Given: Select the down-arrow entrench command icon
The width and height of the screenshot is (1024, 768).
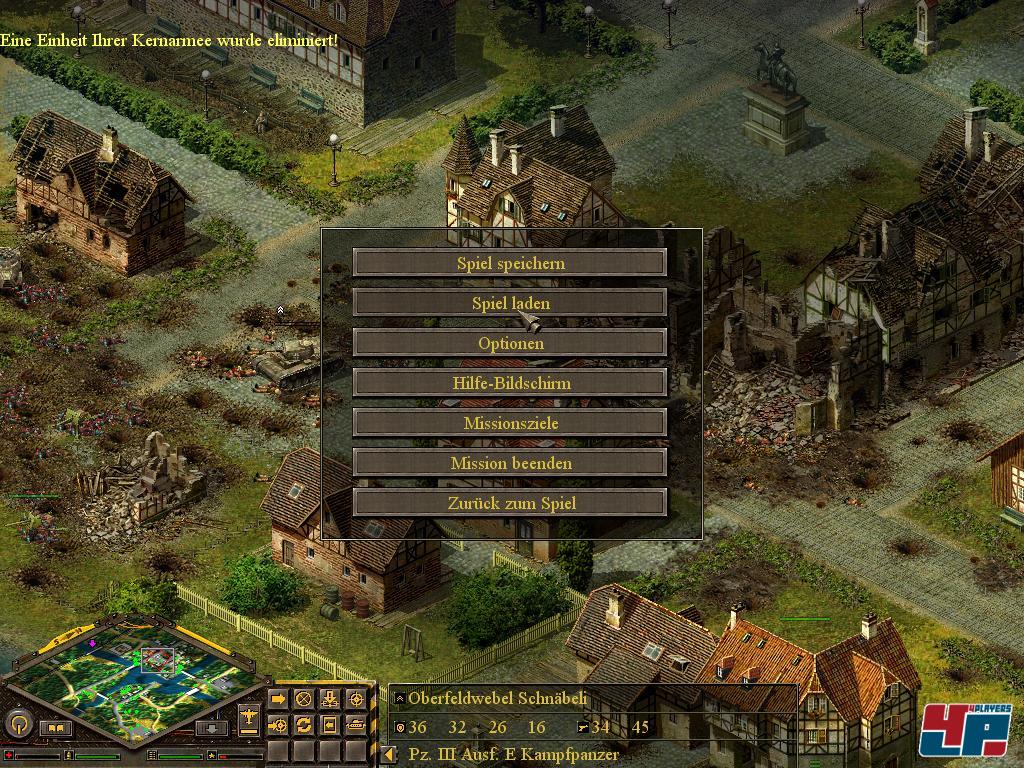Looking at the screenshot, I should [x=329, y=698].
